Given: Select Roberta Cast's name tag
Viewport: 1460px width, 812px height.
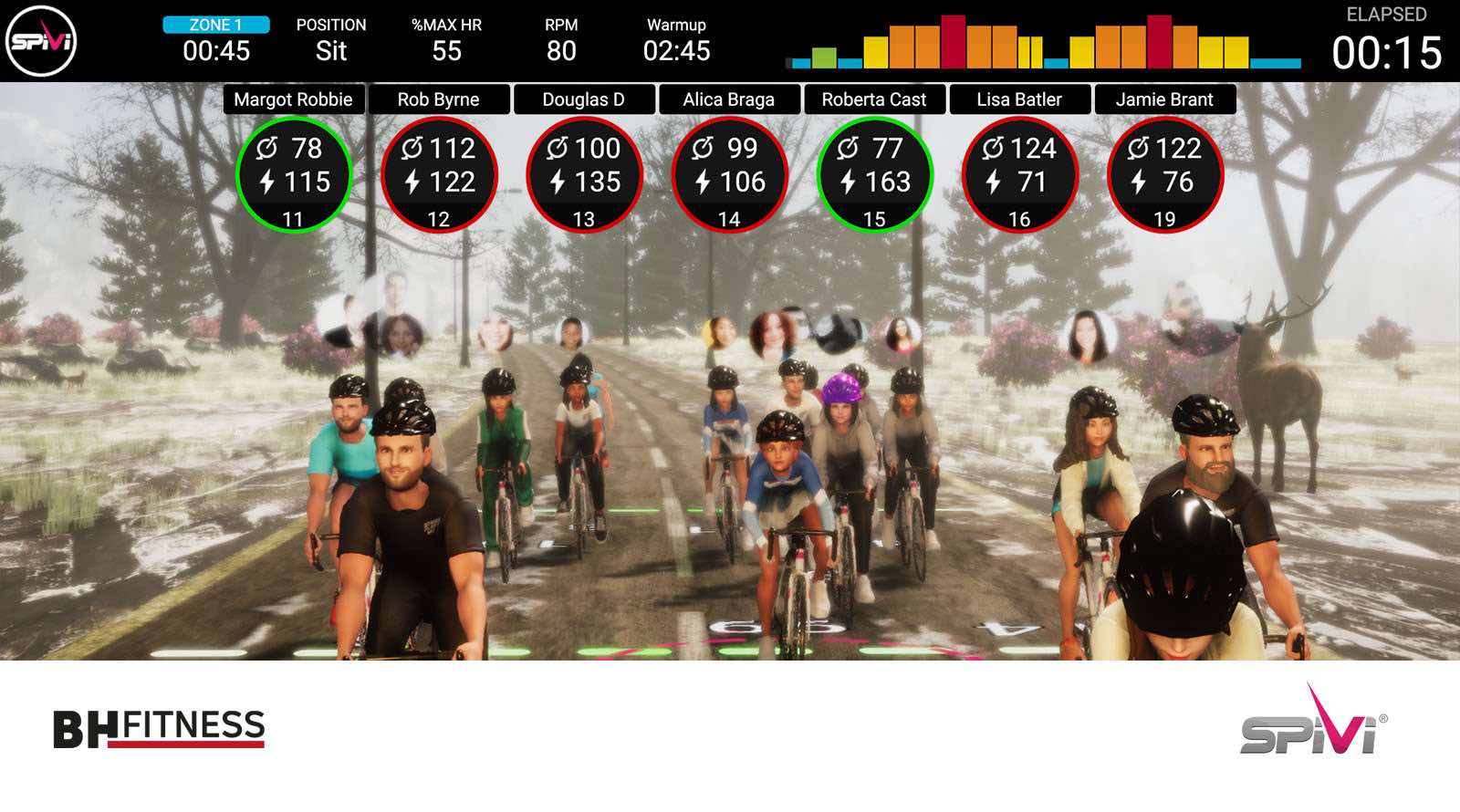Looking at the screenshot, I should tap(873, 99).
